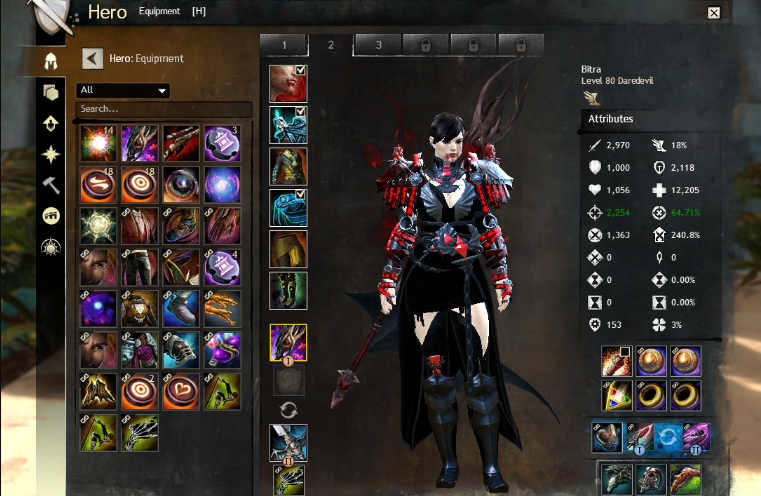Open the hammer icon side tab

[48, 185]
